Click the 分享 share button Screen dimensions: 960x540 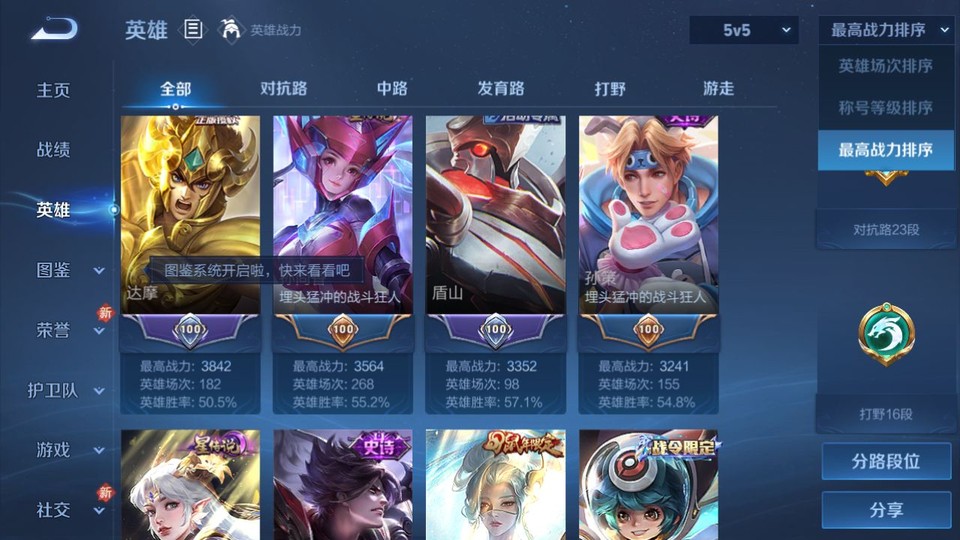coord(886,510)
